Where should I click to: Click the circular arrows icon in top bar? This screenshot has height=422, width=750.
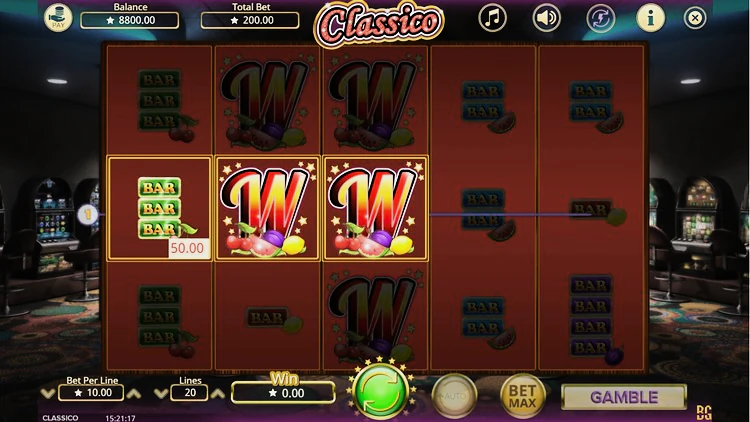599,17
